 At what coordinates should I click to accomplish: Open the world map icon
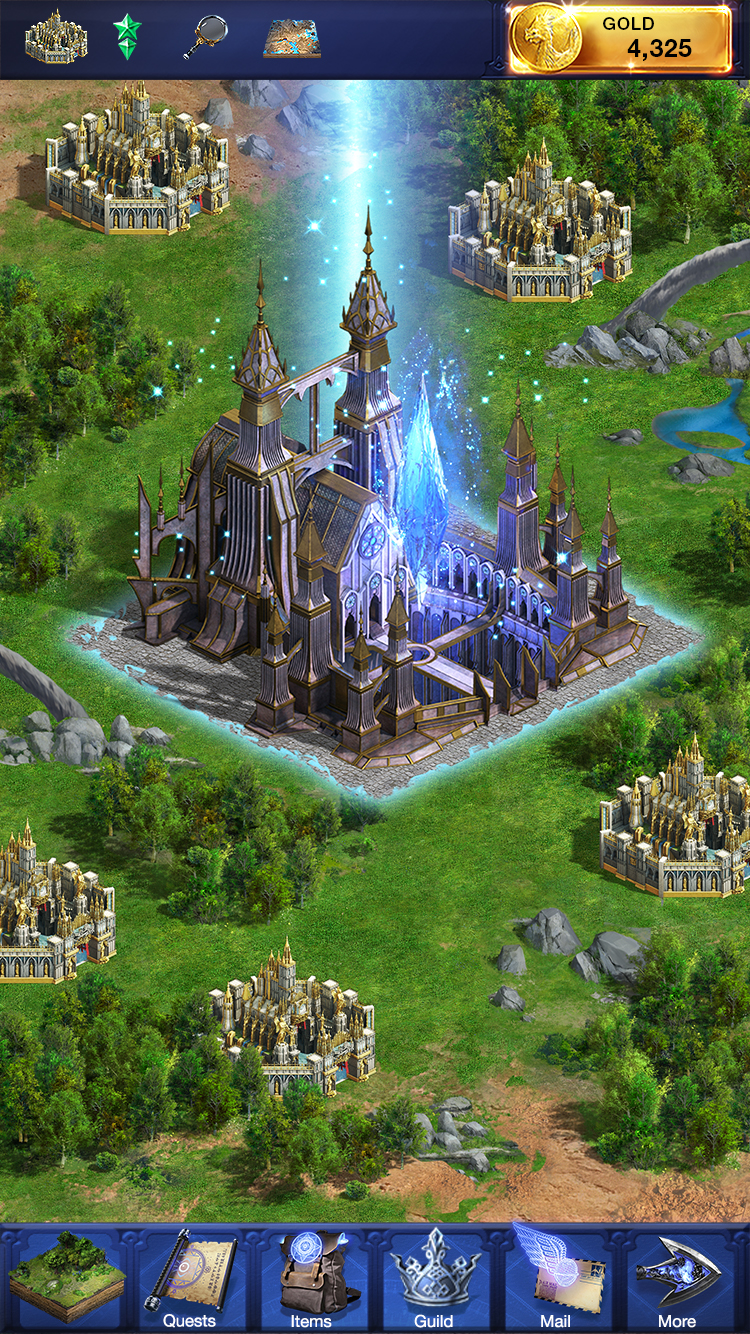292,38
